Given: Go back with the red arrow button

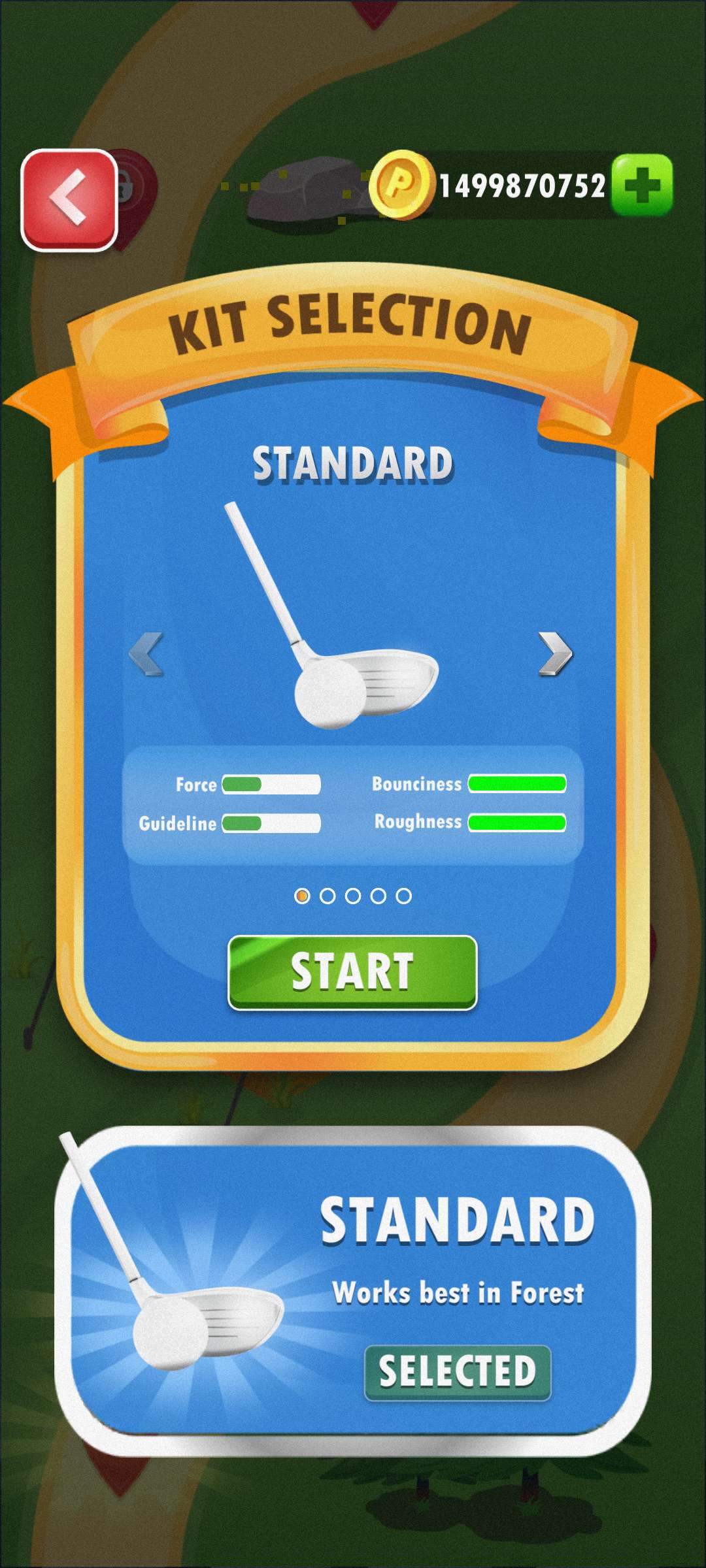Looking at the screenshot, I should tap(70, 200).
